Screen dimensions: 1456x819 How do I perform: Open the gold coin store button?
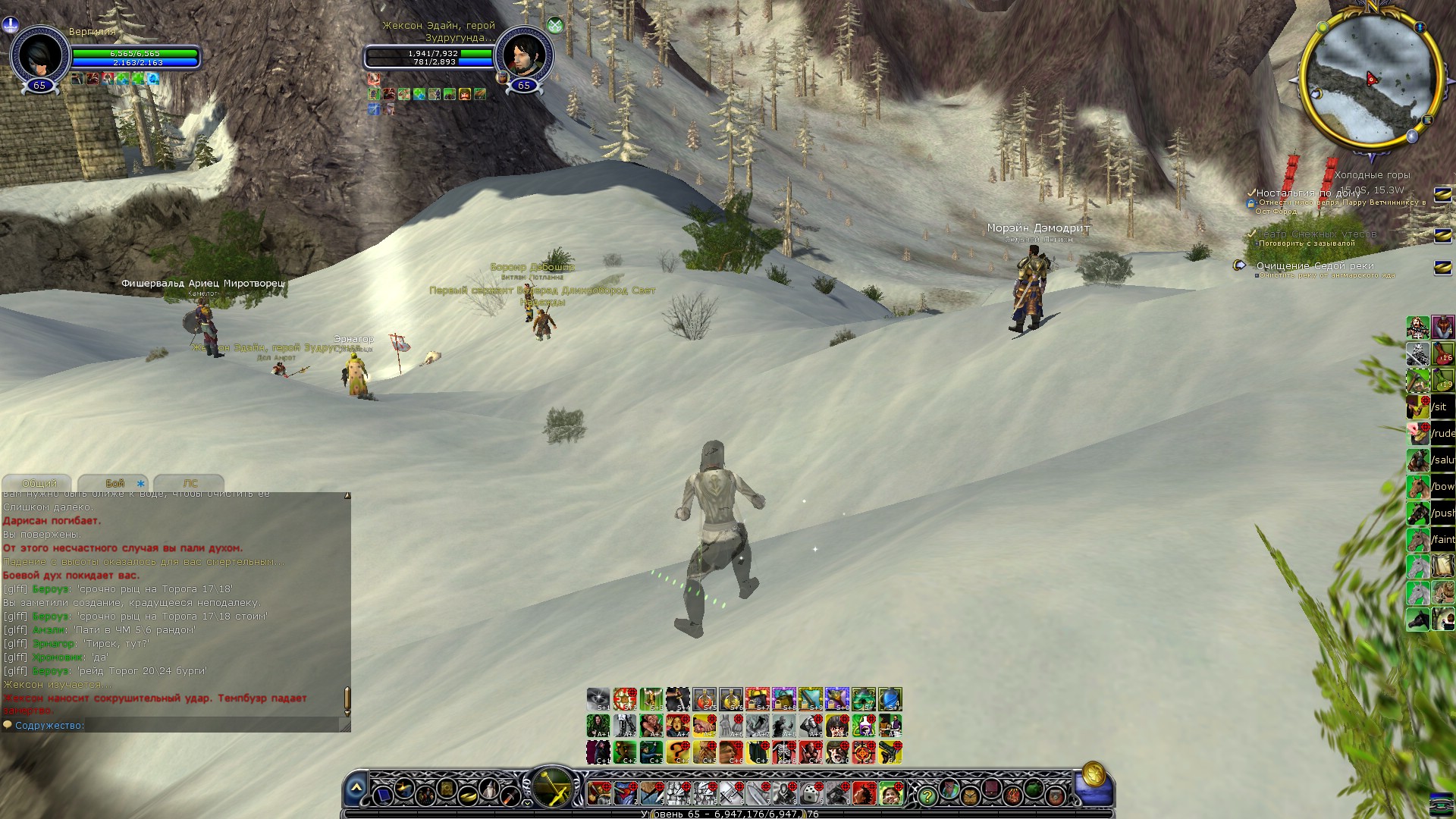tap(1093, 773)
